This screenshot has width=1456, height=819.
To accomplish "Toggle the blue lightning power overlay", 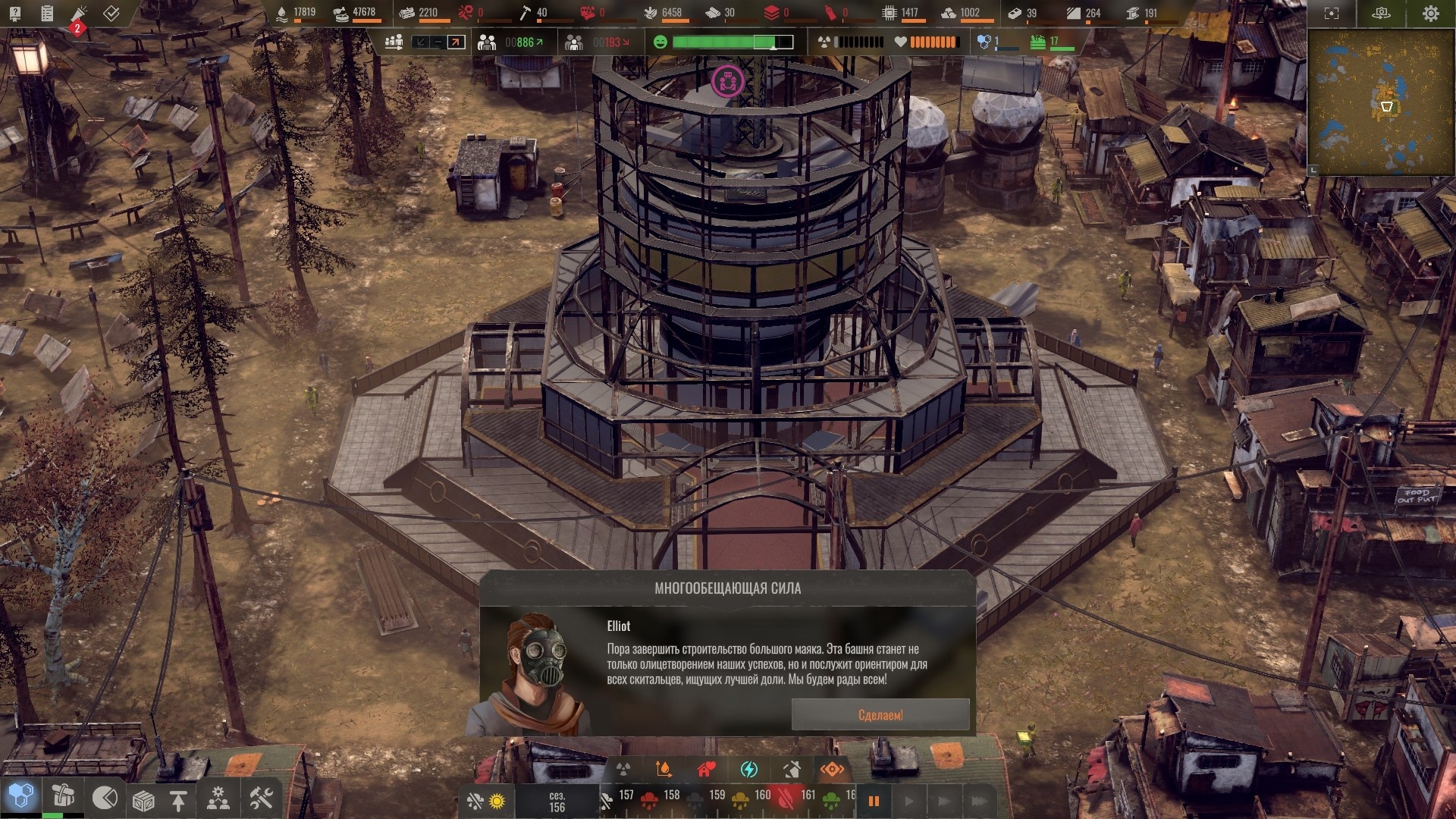I will pyautogui.click(x=748, y=770).
